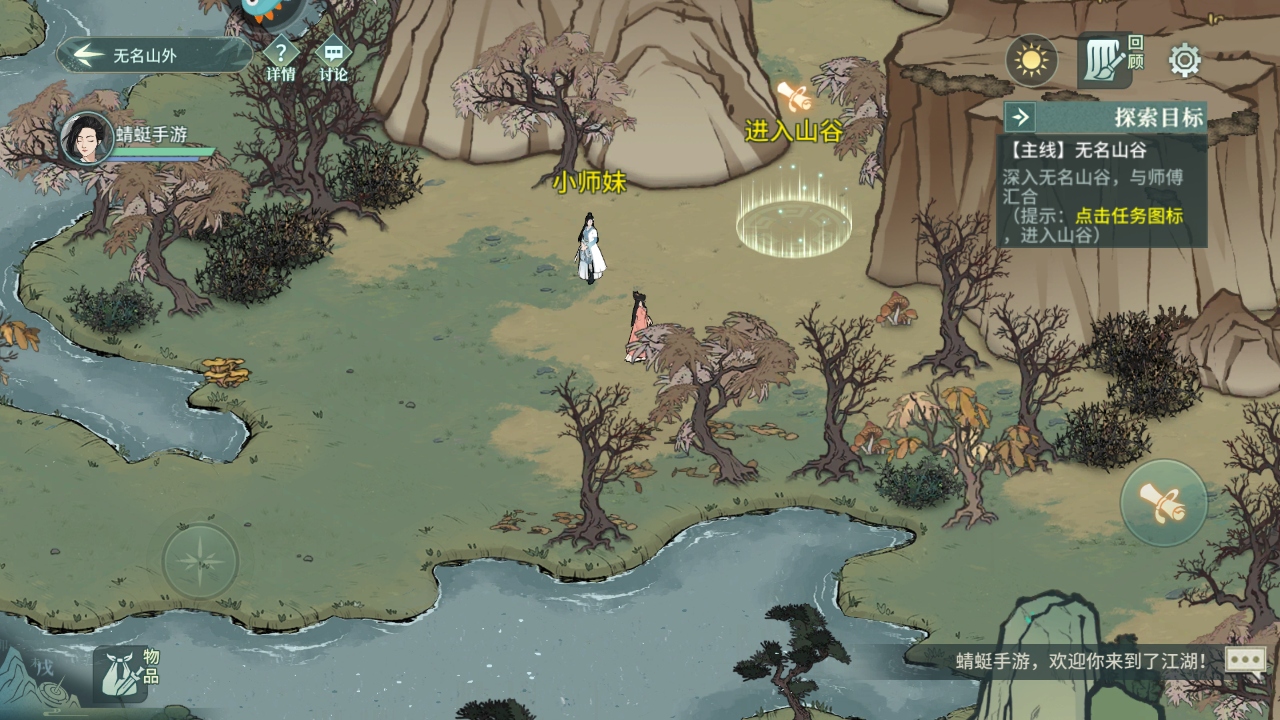The image size is (1280, 720).
Task: Tap the round scroll quest button
Action: (x=1163, y=503)
